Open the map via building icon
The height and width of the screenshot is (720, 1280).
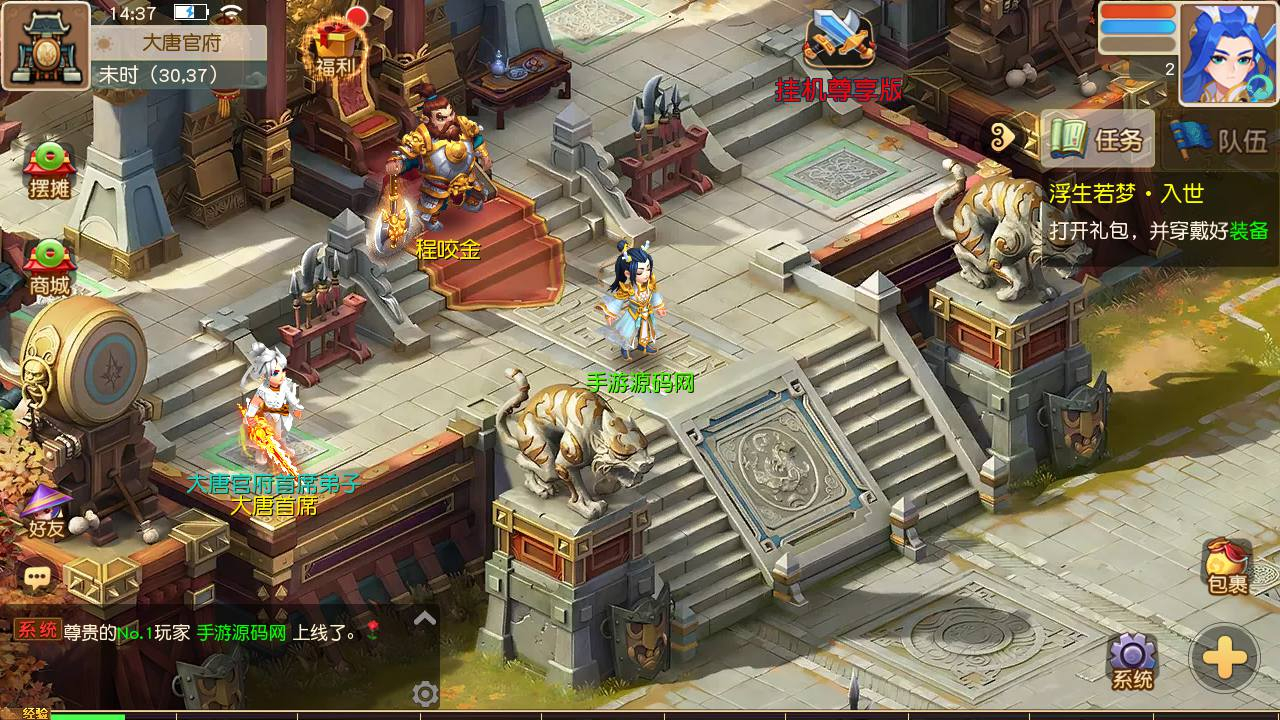[44, 45]
